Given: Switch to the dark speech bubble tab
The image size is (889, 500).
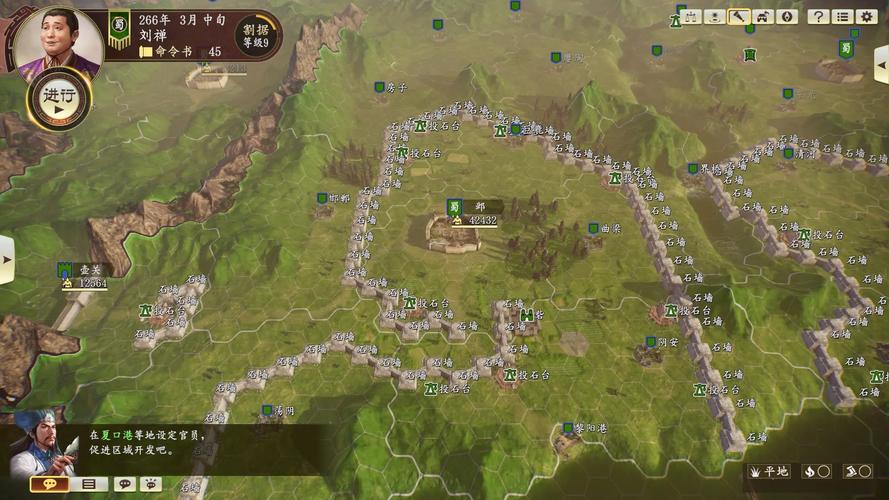Looking at the screenshot, I should pyautogui.click(x=124, y=484).
